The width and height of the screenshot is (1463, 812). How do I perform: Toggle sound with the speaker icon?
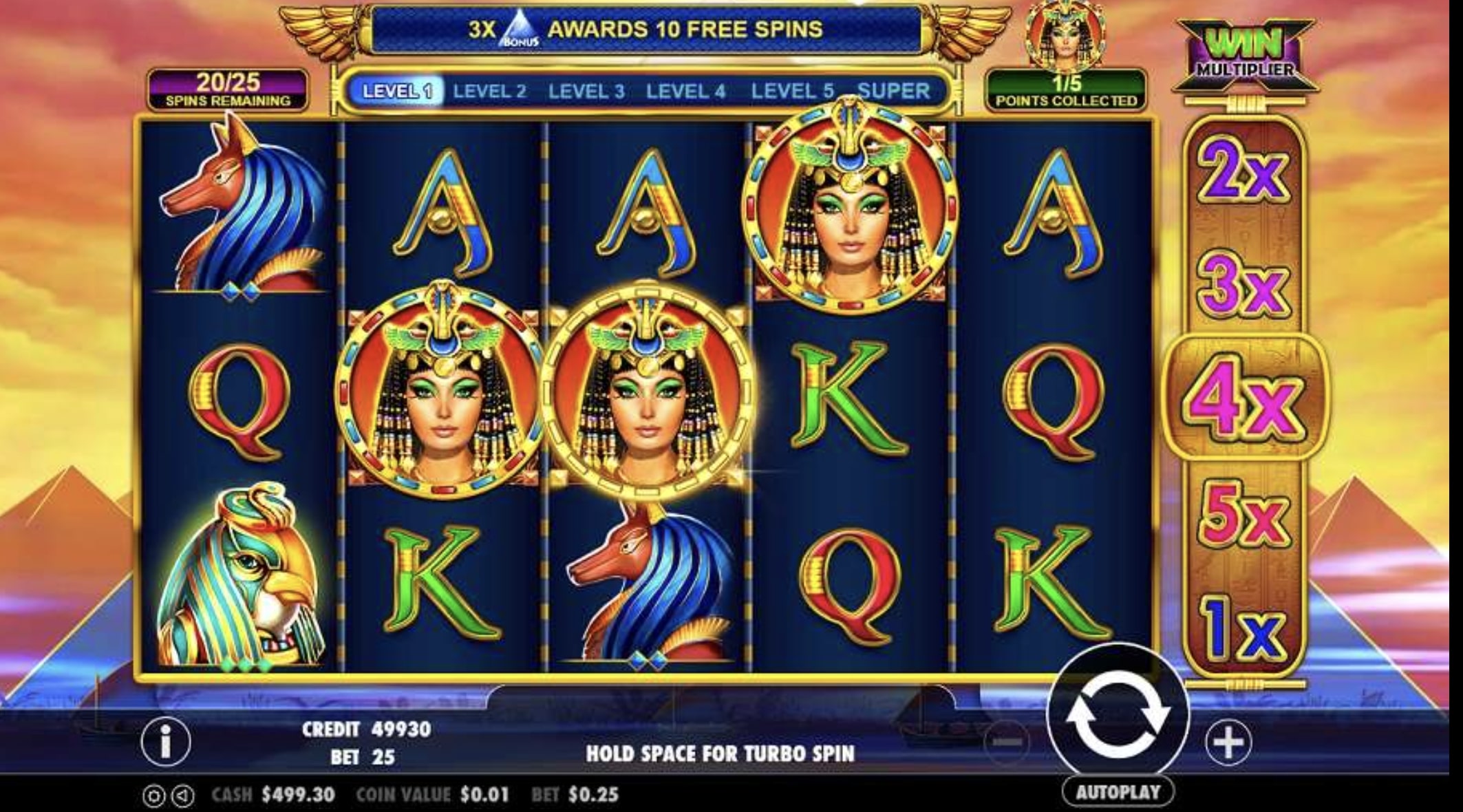pos(182,796)
